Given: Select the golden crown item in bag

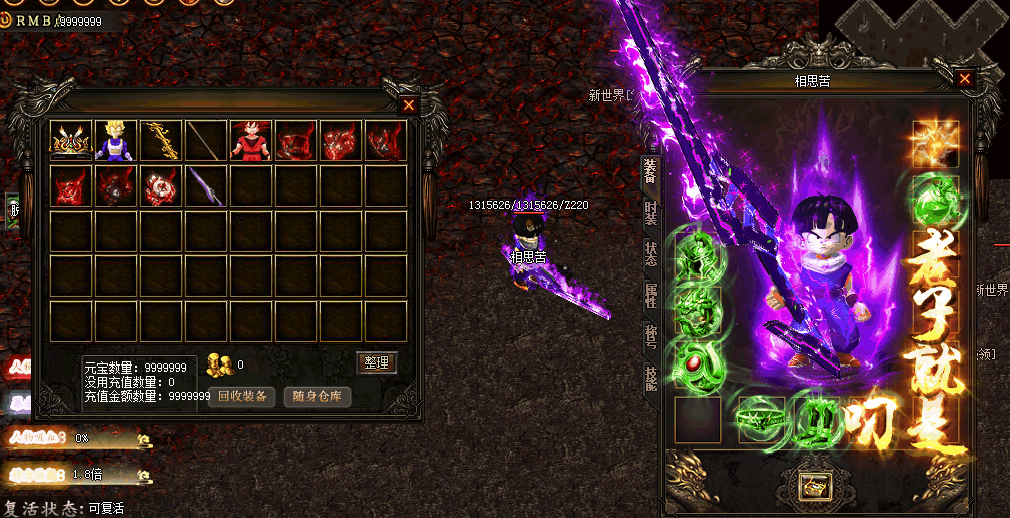Looking at the screenshot, I should click(x=71, y=141).
